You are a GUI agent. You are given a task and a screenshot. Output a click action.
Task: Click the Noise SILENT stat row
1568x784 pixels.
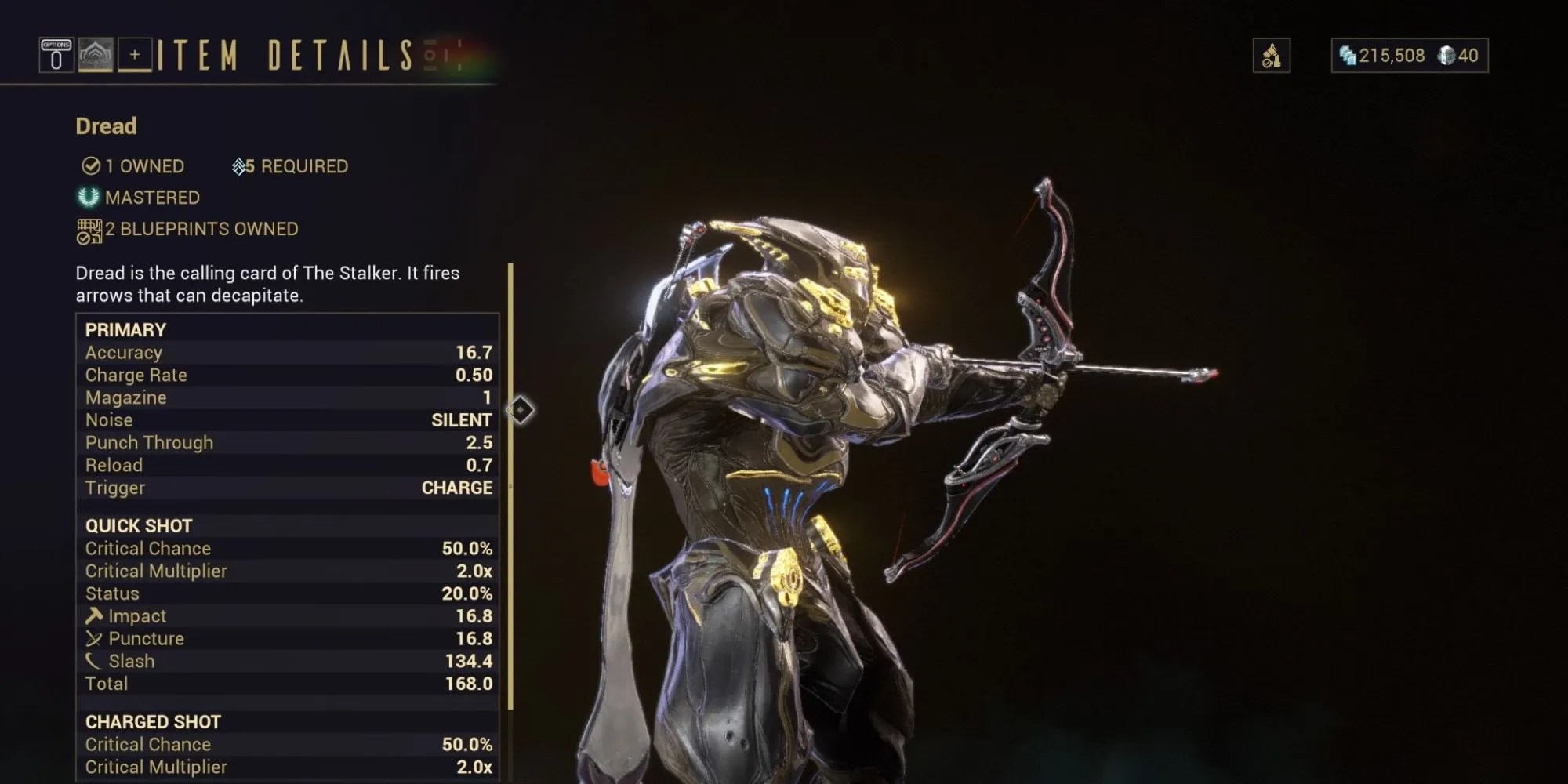click(x=286, y=420)
